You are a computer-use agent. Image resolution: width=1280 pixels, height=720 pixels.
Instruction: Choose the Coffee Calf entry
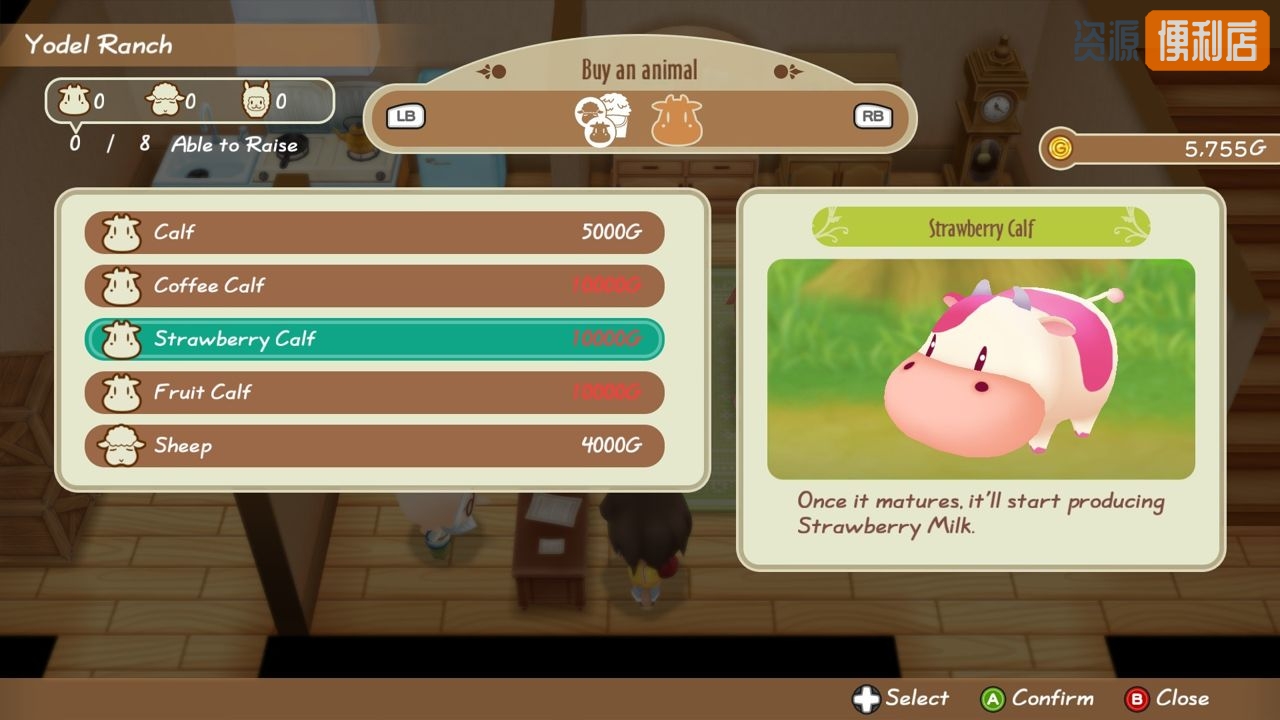click(374, 286)
